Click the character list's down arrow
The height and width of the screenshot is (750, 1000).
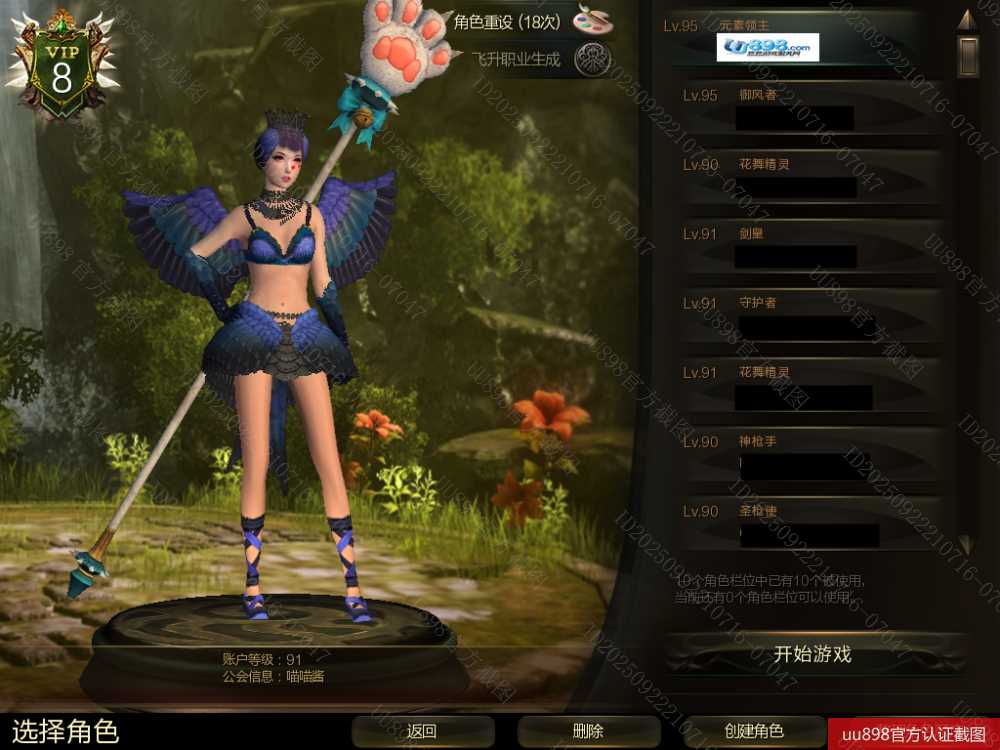coord(966,544)
